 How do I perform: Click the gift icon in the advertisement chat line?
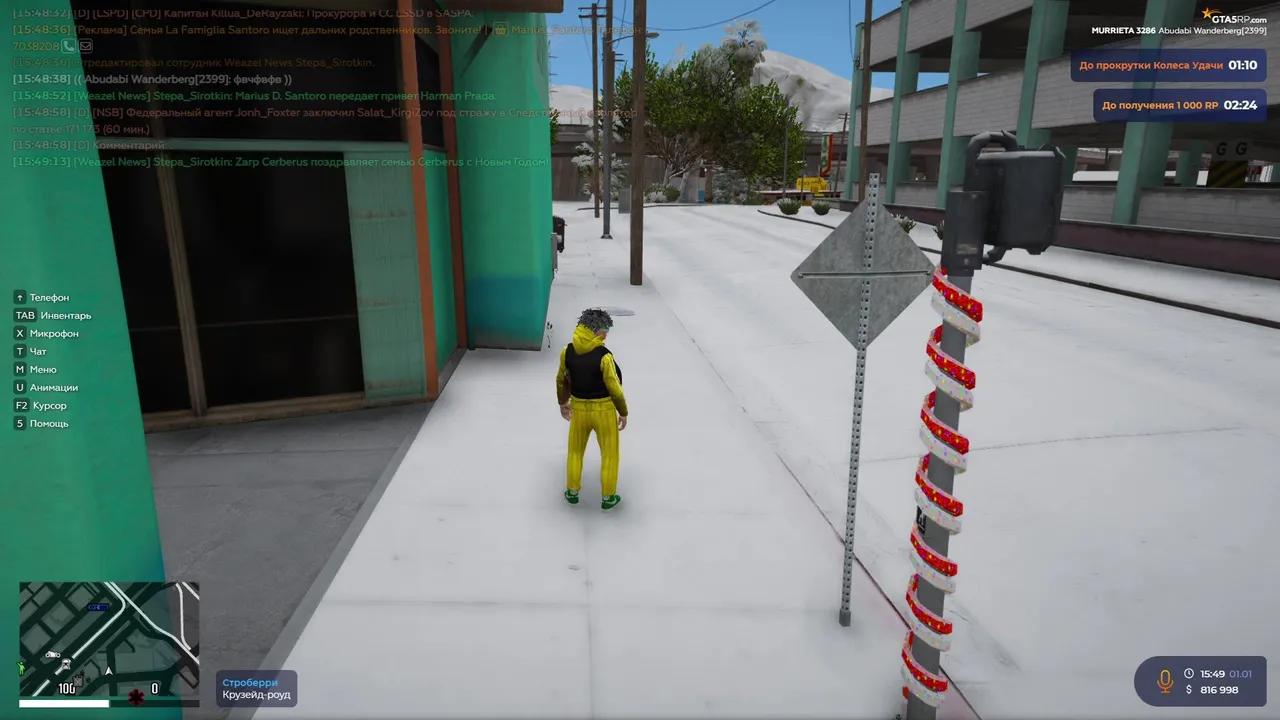[x=501, y=30]
